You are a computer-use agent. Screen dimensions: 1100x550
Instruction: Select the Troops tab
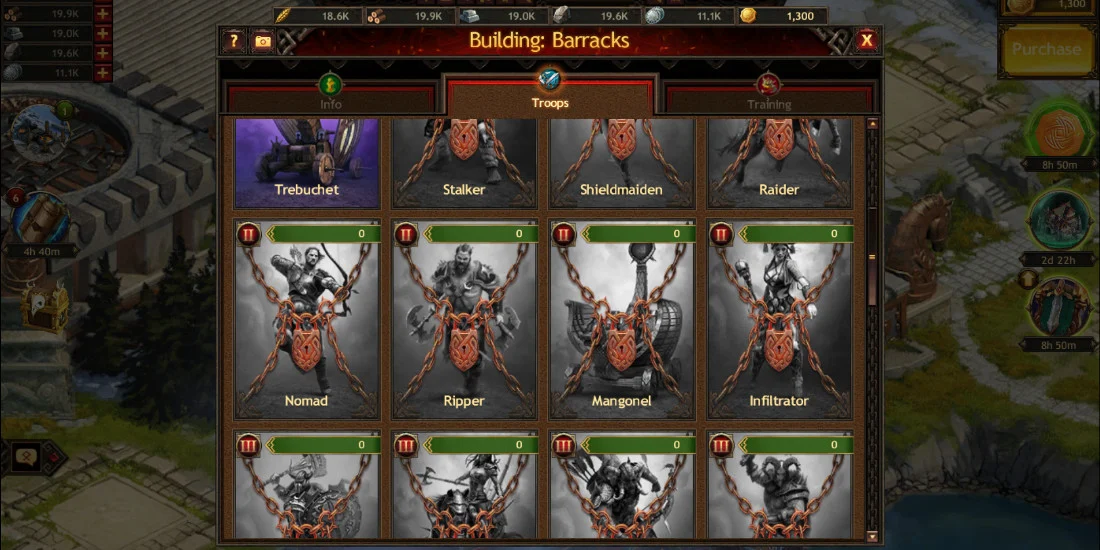[550, 97]
